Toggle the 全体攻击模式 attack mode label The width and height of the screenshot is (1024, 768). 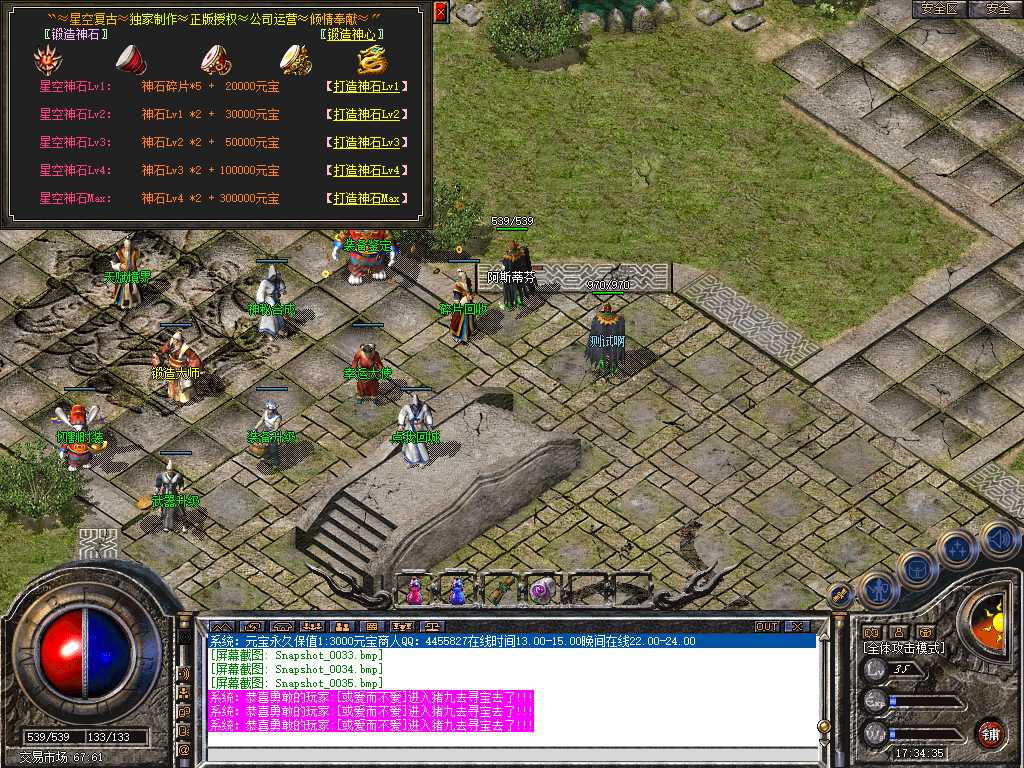(904, 648)
